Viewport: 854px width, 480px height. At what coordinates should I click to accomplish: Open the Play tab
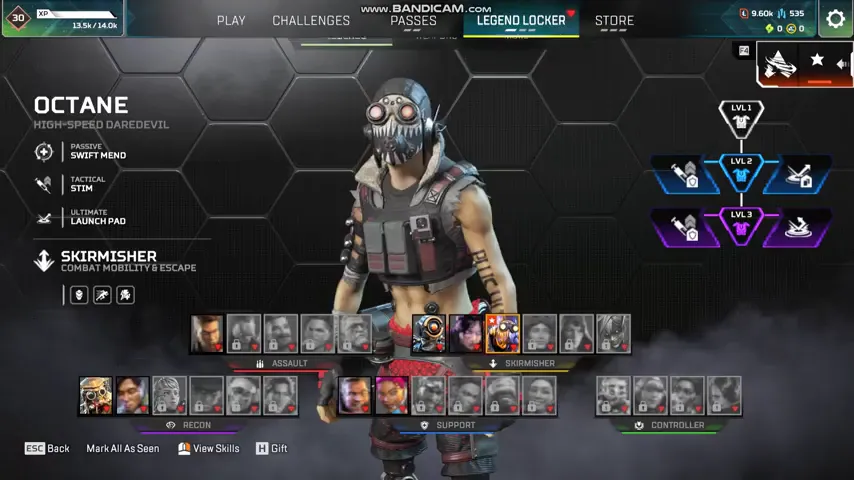(x=231, y=20)
